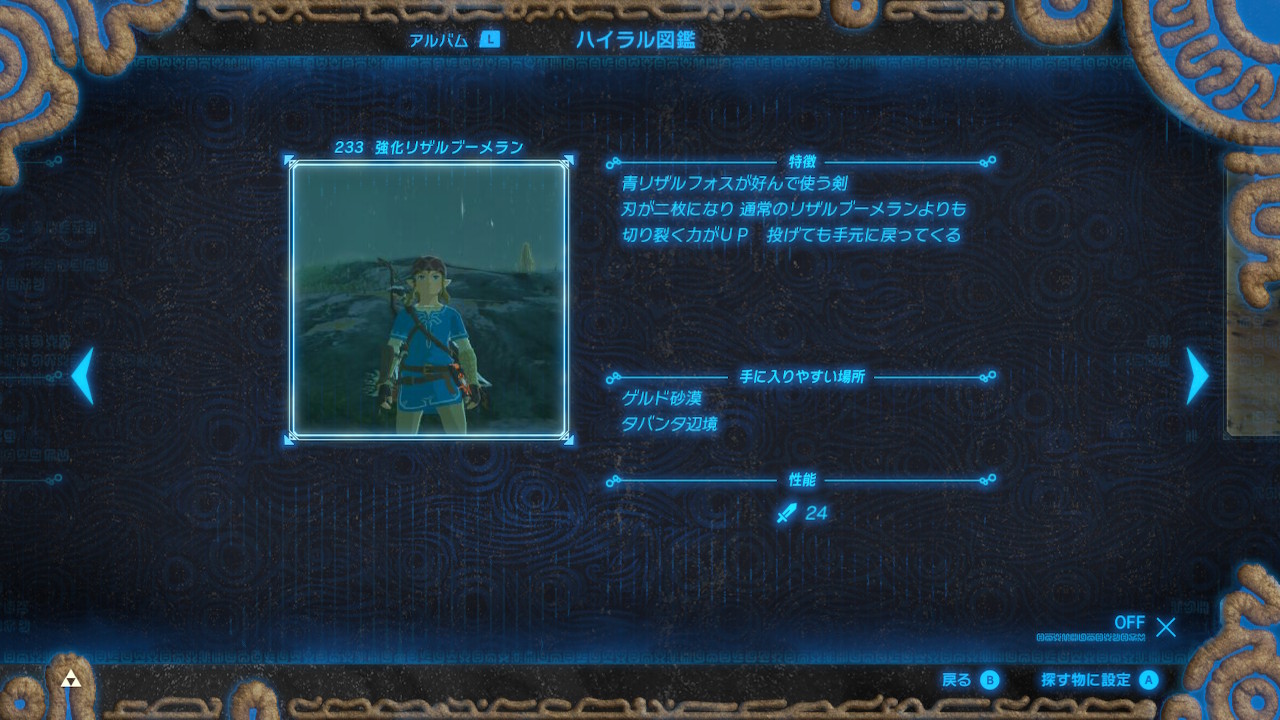Expand the 手に入りやすい場所 section header
Image resolution: width=1280 pixels, height=720 pixels.
[x=803, y=375]
